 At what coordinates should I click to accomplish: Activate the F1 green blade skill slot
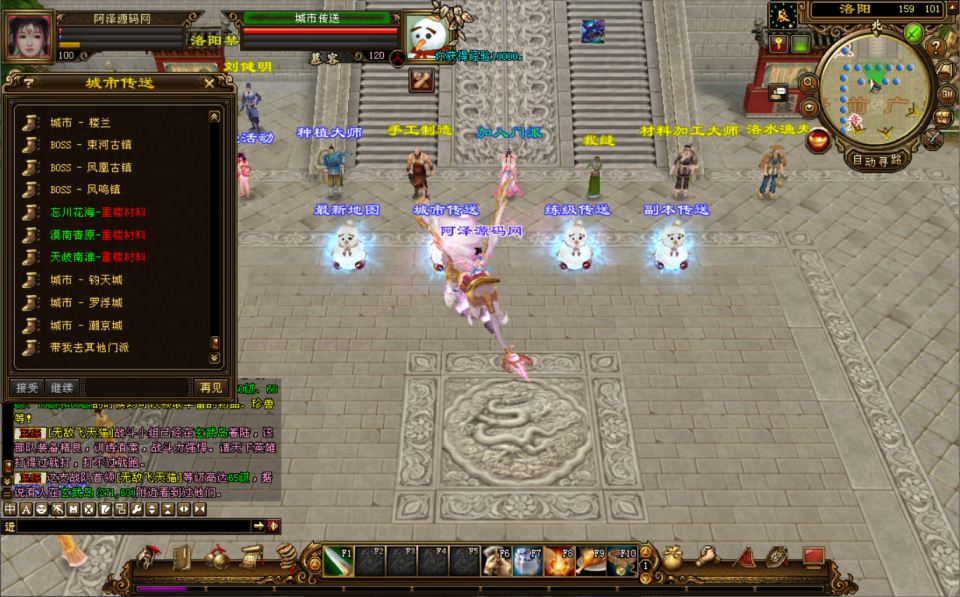point(337,561)
